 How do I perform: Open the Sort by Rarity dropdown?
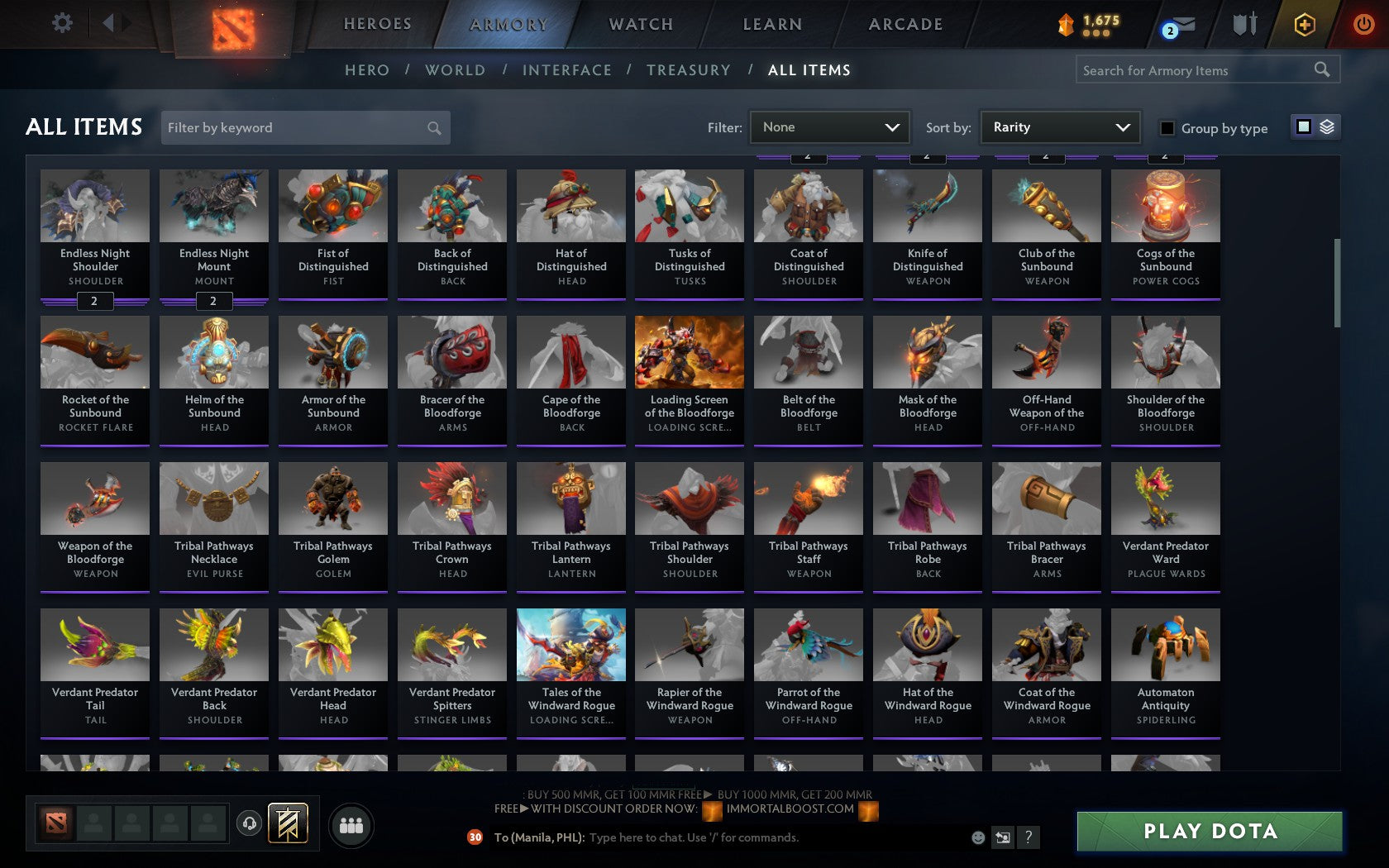(1059, 127)
